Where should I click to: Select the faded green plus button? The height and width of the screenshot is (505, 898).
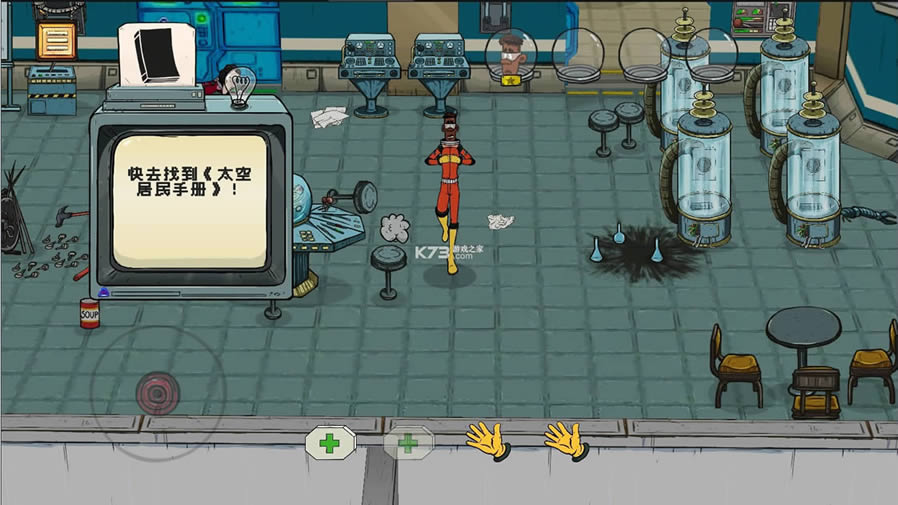[x=408, y=442]
